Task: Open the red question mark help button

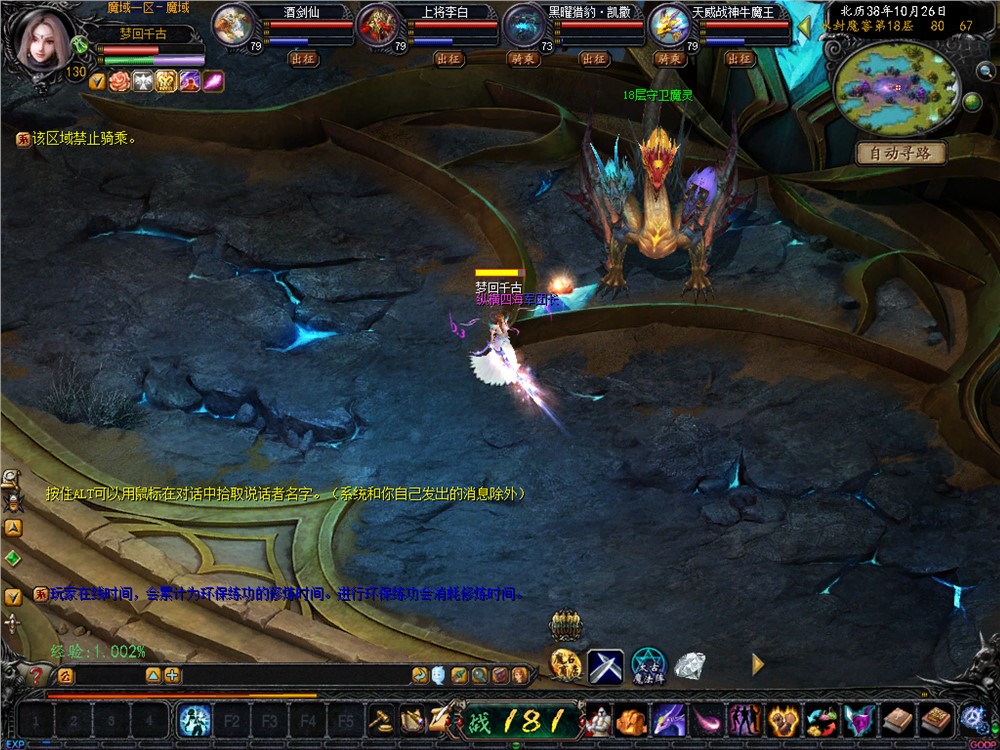Action: pyautogui.click(x=36, y=676)
